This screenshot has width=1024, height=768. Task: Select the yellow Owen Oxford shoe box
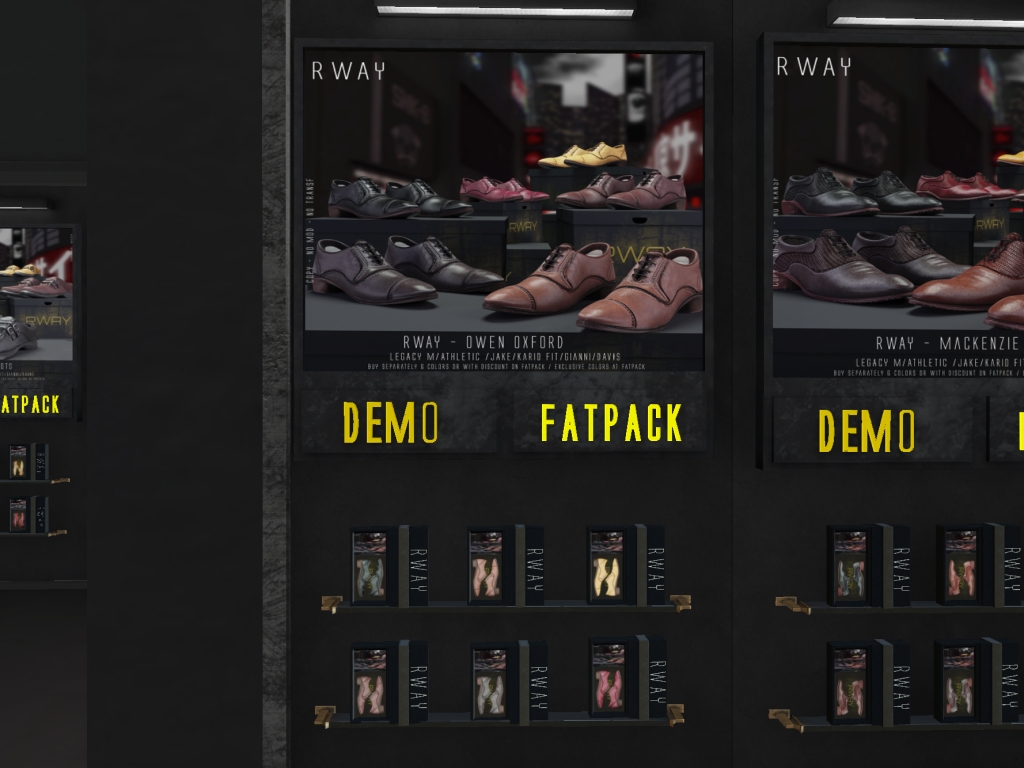(607, 566)
